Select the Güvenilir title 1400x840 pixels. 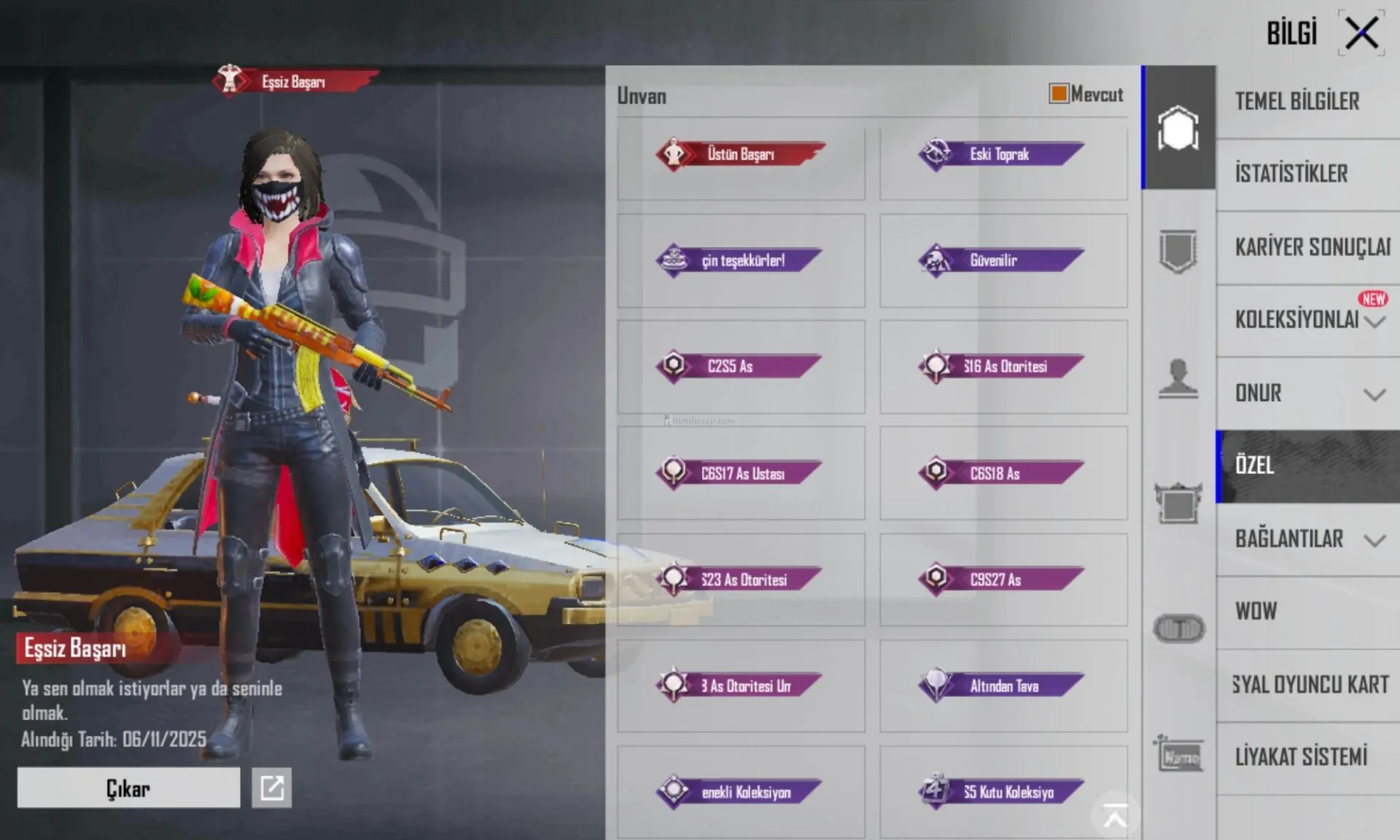(1003, 260)
